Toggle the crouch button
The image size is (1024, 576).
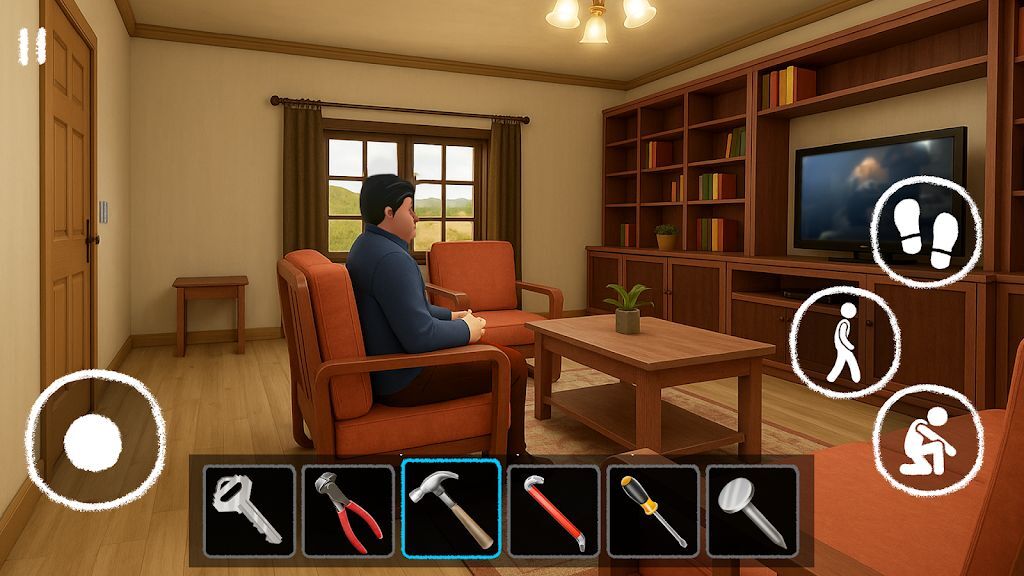(x=927, y=438)
